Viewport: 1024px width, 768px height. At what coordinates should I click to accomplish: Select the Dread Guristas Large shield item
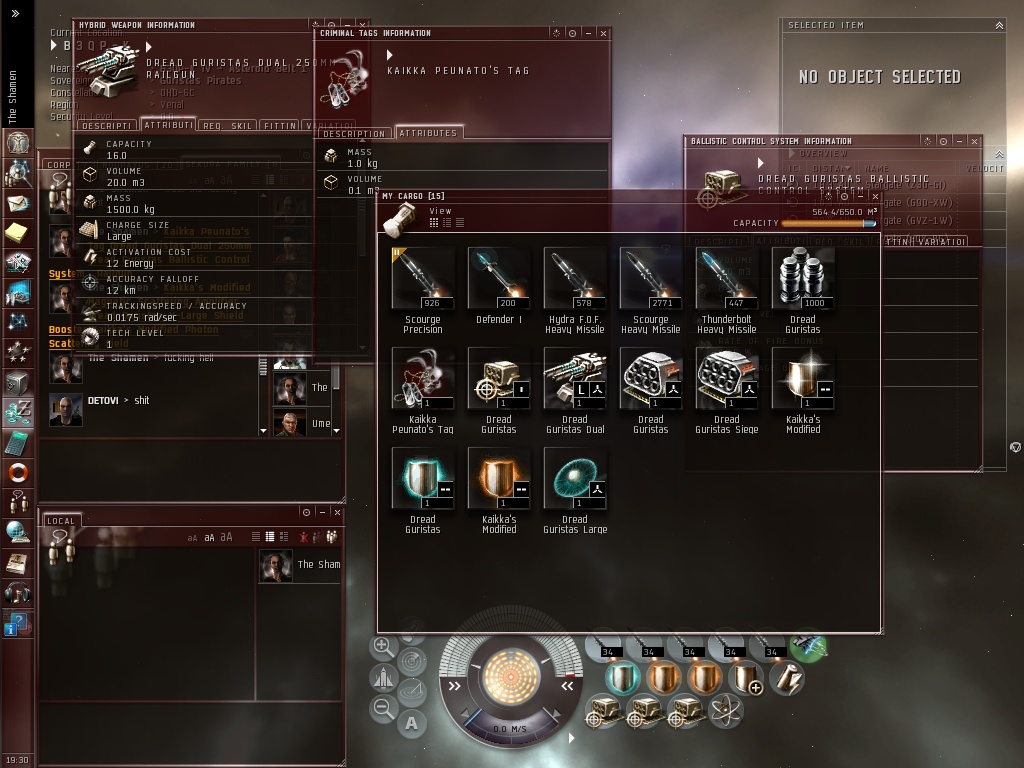coord(574,479)
